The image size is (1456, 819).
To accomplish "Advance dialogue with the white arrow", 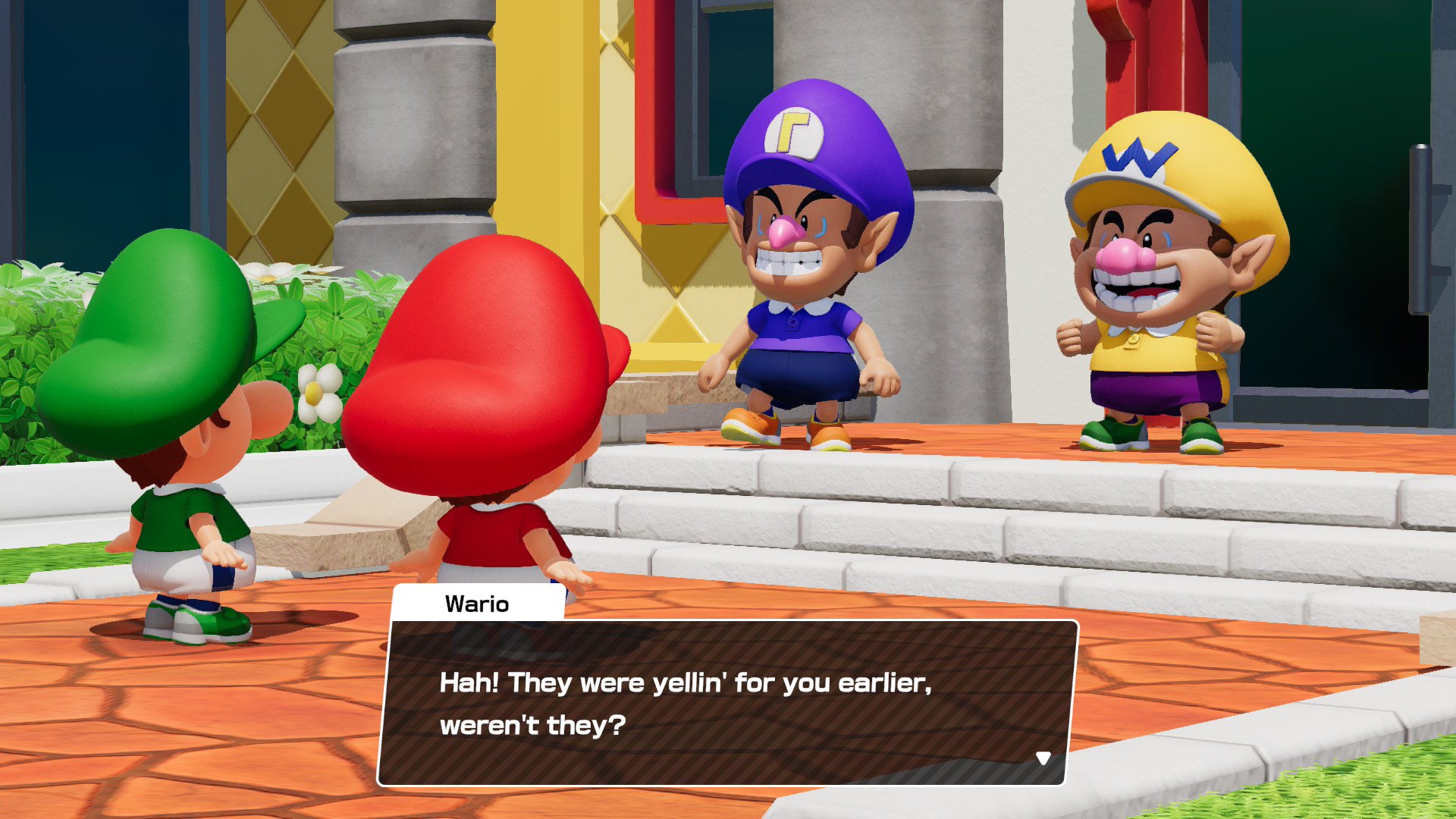I will 1043,758.
